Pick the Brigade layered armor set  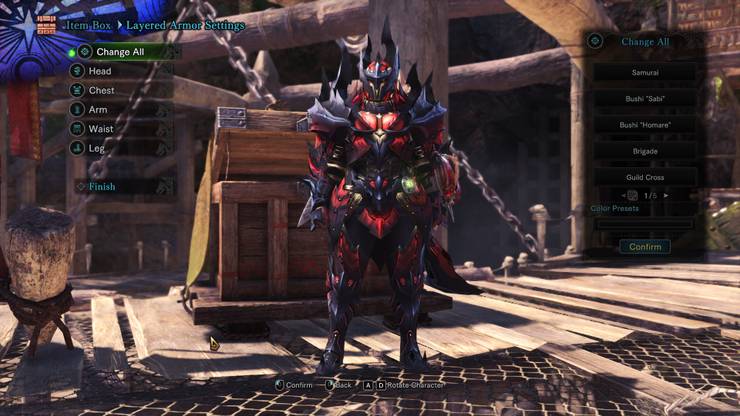(x=645, y=151)
